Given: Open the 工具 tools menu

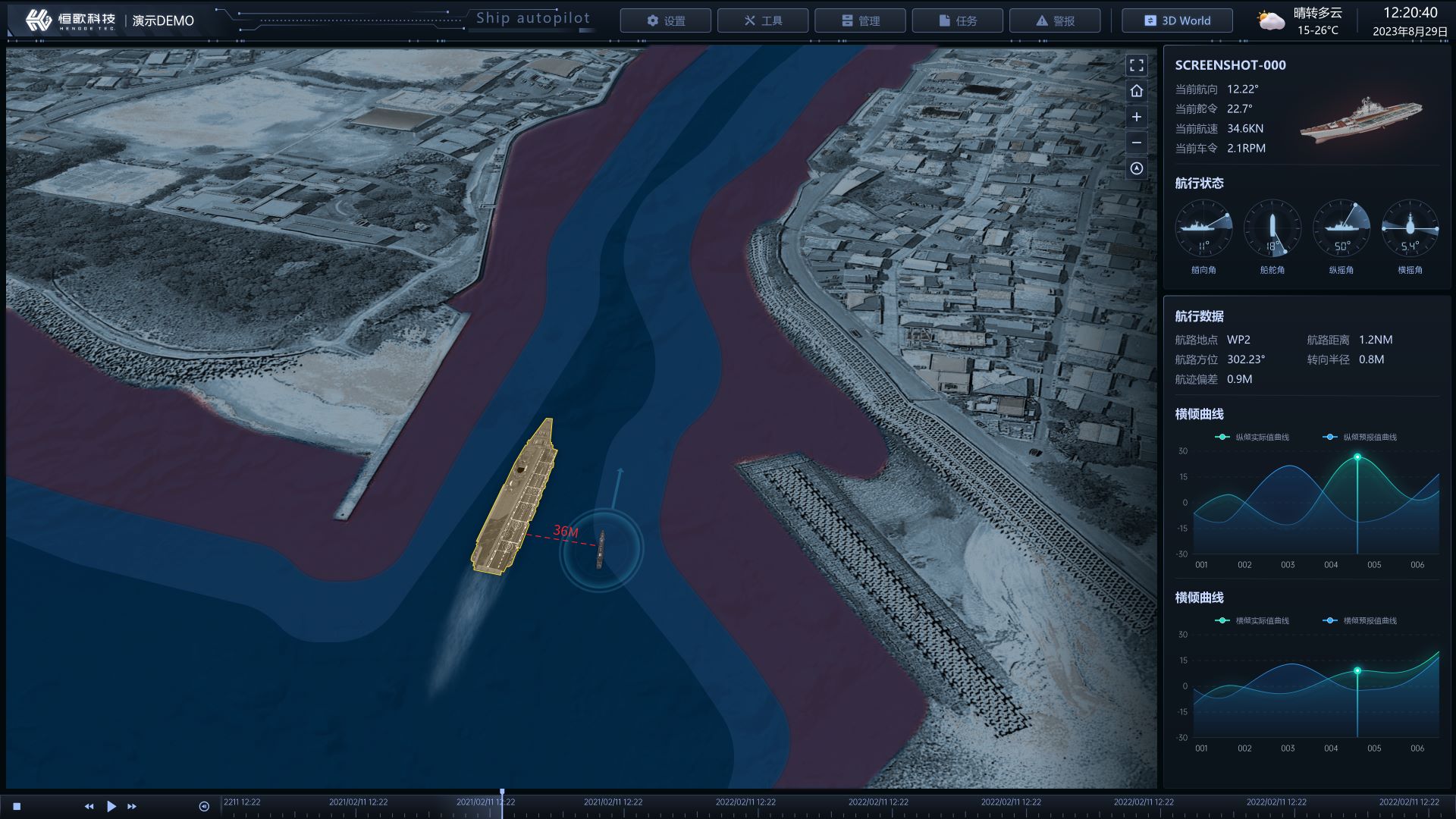Looking at the screenshot, I should pyautogui.click(x=762, y=20).
